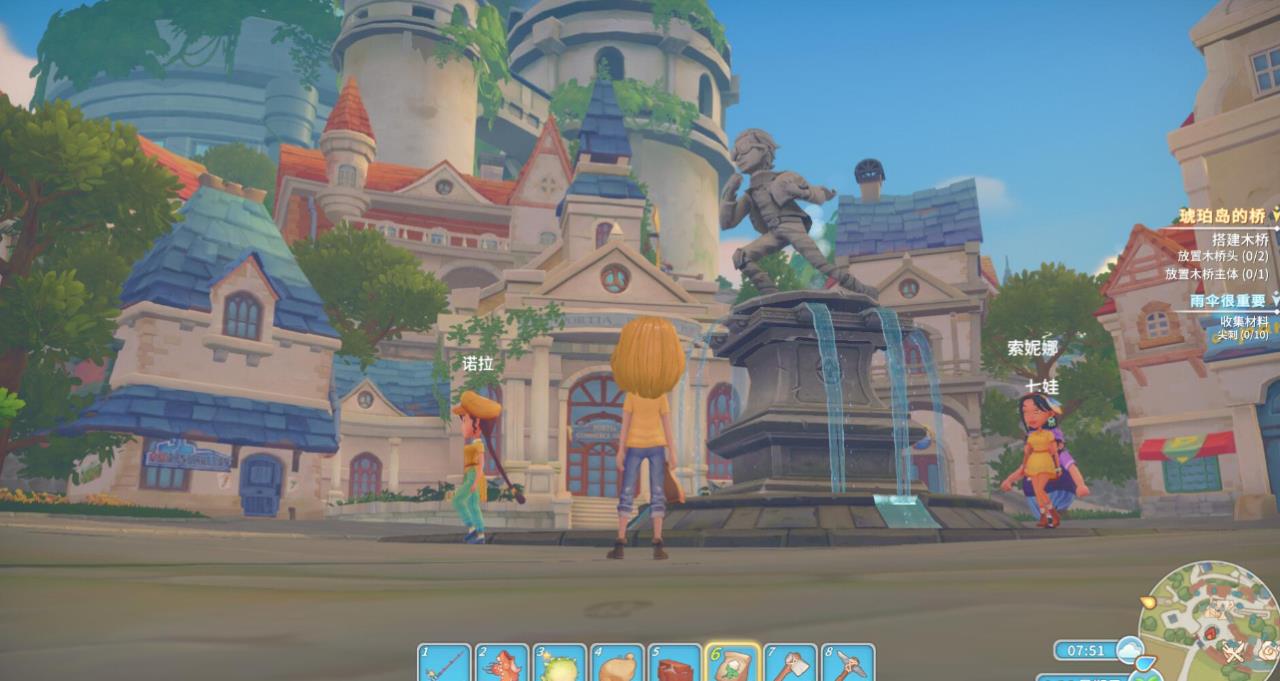Viewport: 1280px width, 681px height.
Task: Open the circular town minimap
Action: tap(1210, 620)
